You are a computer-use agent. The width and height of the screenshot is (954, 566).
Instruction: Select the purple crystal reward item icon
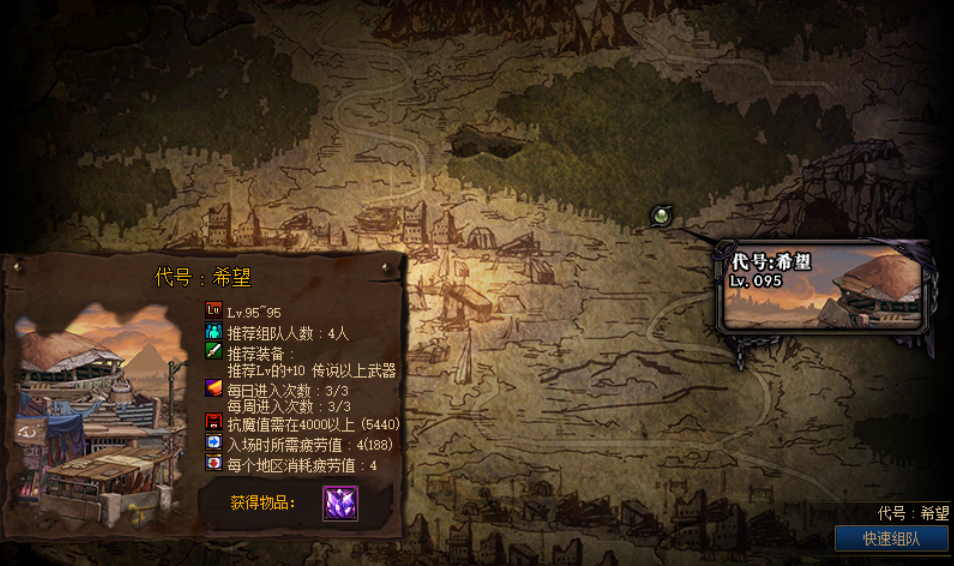(x=340, y=503)
